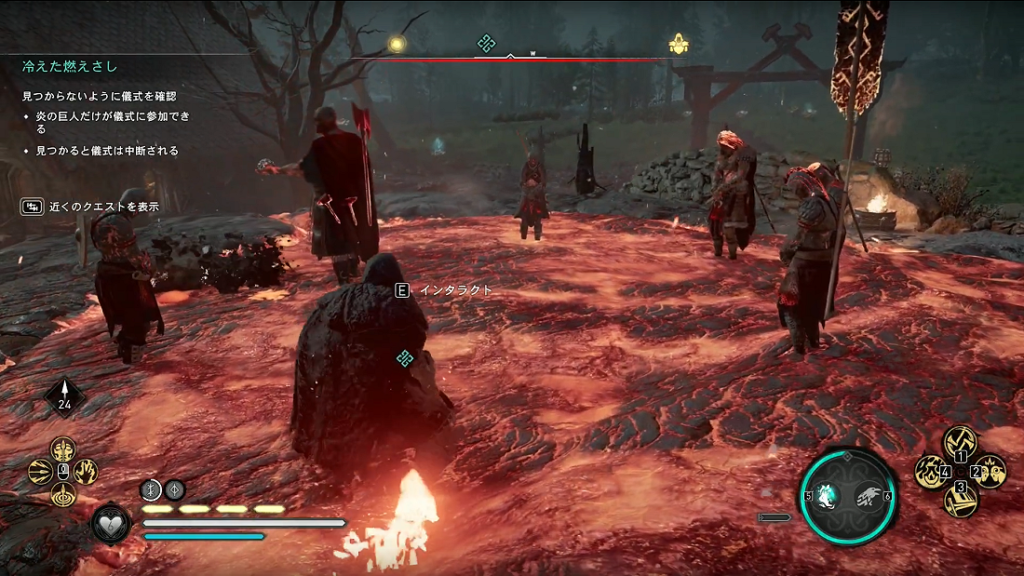Activate the top ranged ability icon

click(x=63, y=449)
